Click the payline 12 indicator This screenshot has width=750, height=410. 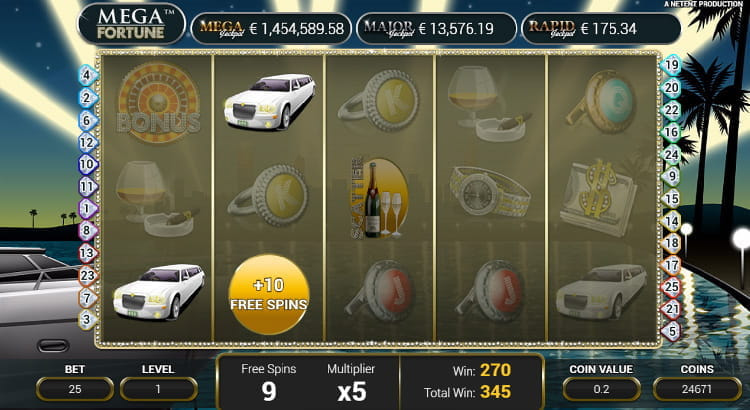click(x=86, y=142)
